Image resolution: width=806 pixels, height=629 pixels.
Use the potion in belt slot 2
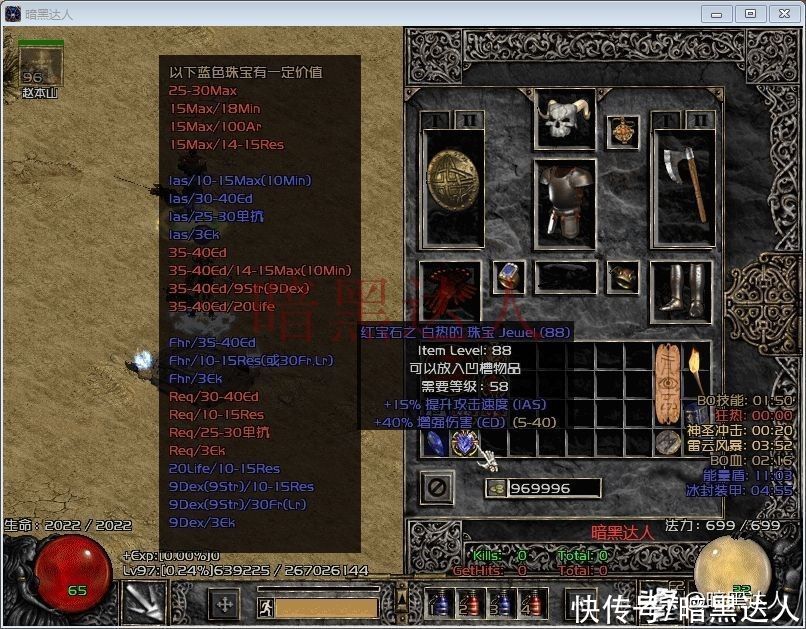point(467,604)
